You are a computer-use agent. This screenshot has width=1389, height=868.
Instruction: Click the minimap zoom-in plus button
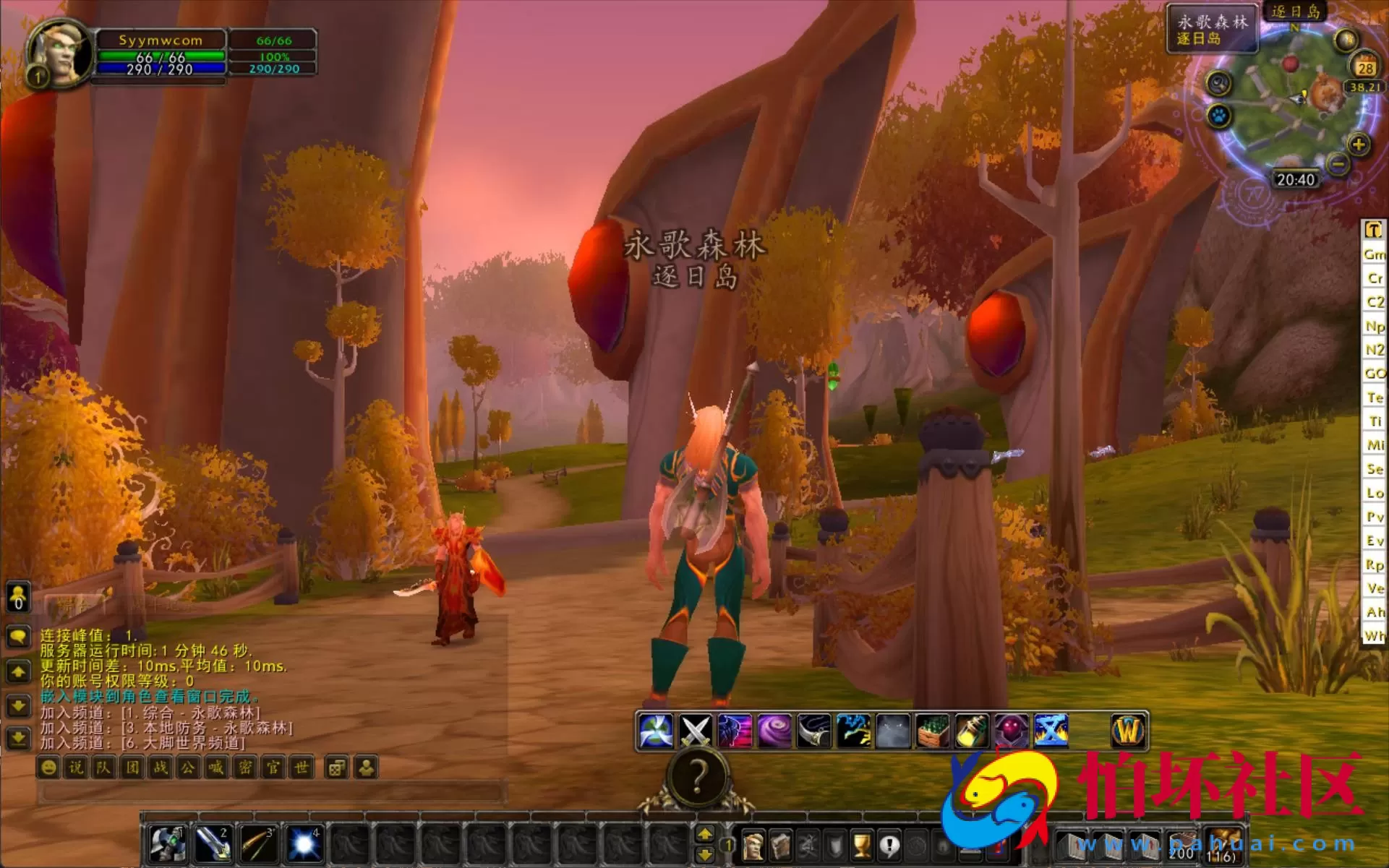click(x=1358, y=145)
